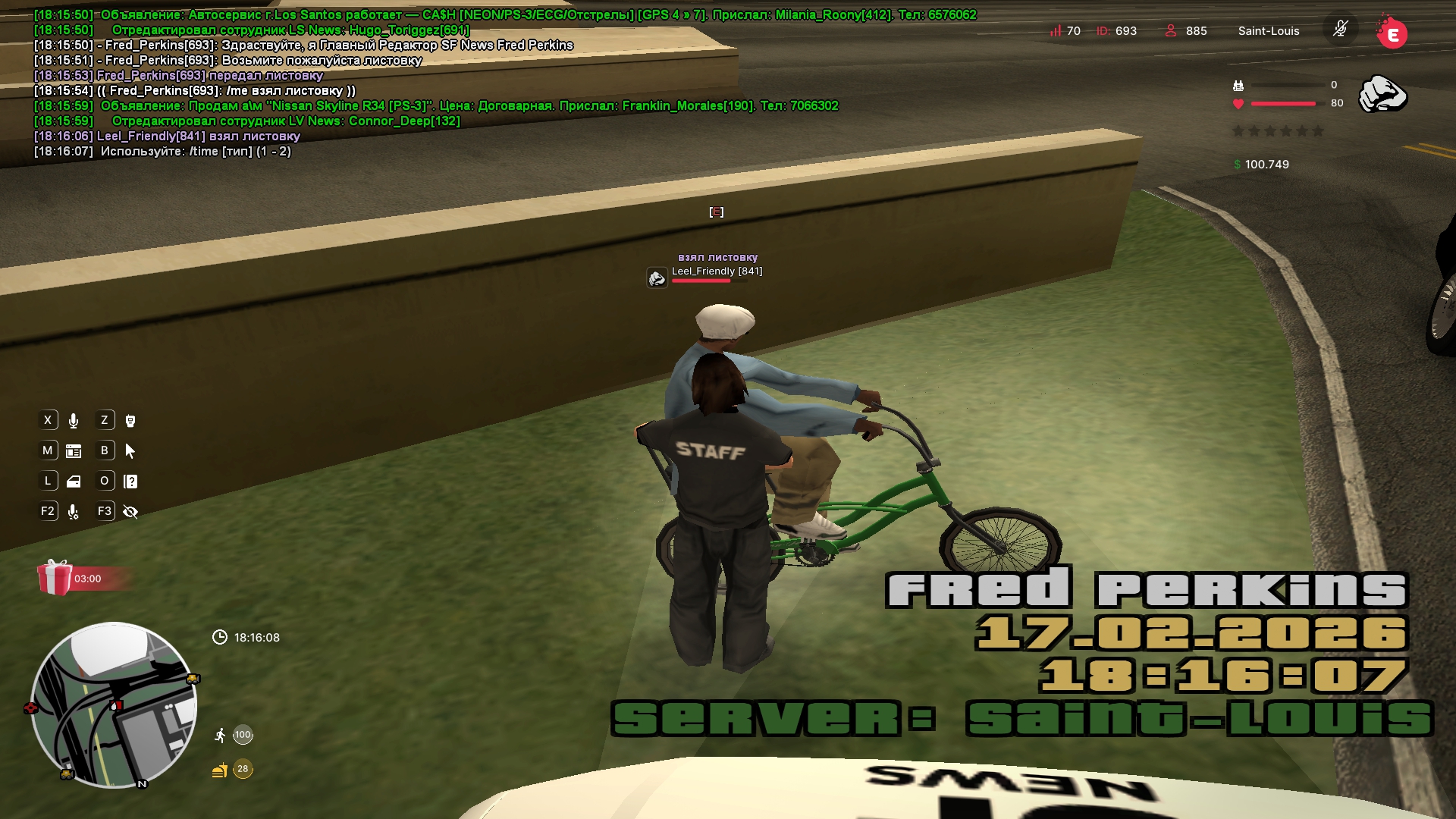Click the online players count icon
This screenshot has height=819, width=1456.
pyautogui.click(x=1171, y=31)
